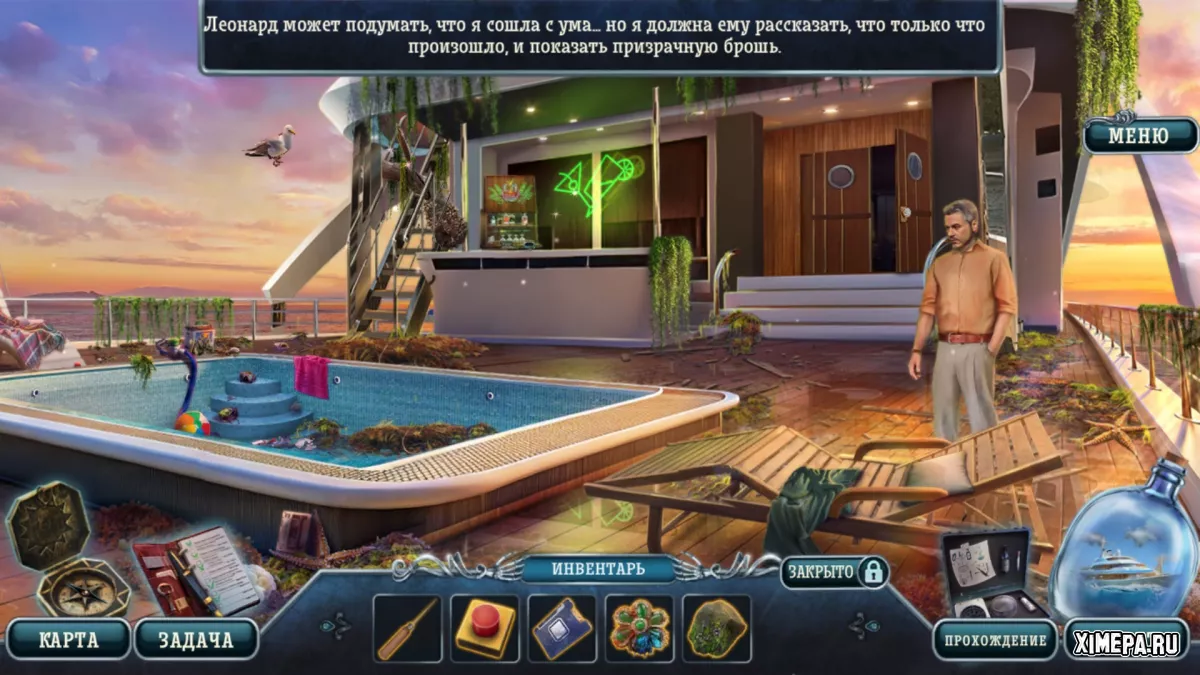Viewport: 1200px width, 675px height.
Task: Toggle the Закрыто inventory lock
Action: click(x=835, y=571)
